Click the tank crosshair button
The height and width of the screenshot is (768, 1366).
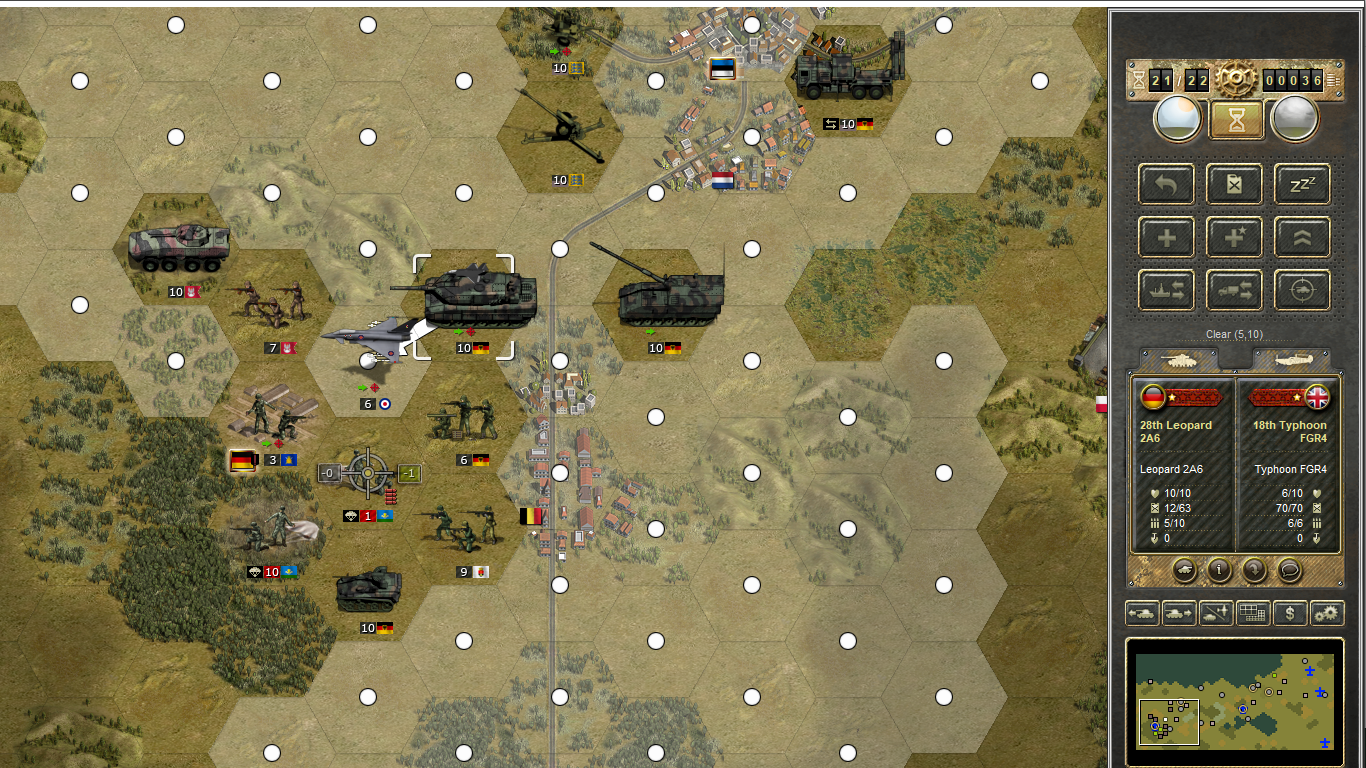tap(1302, 290)
